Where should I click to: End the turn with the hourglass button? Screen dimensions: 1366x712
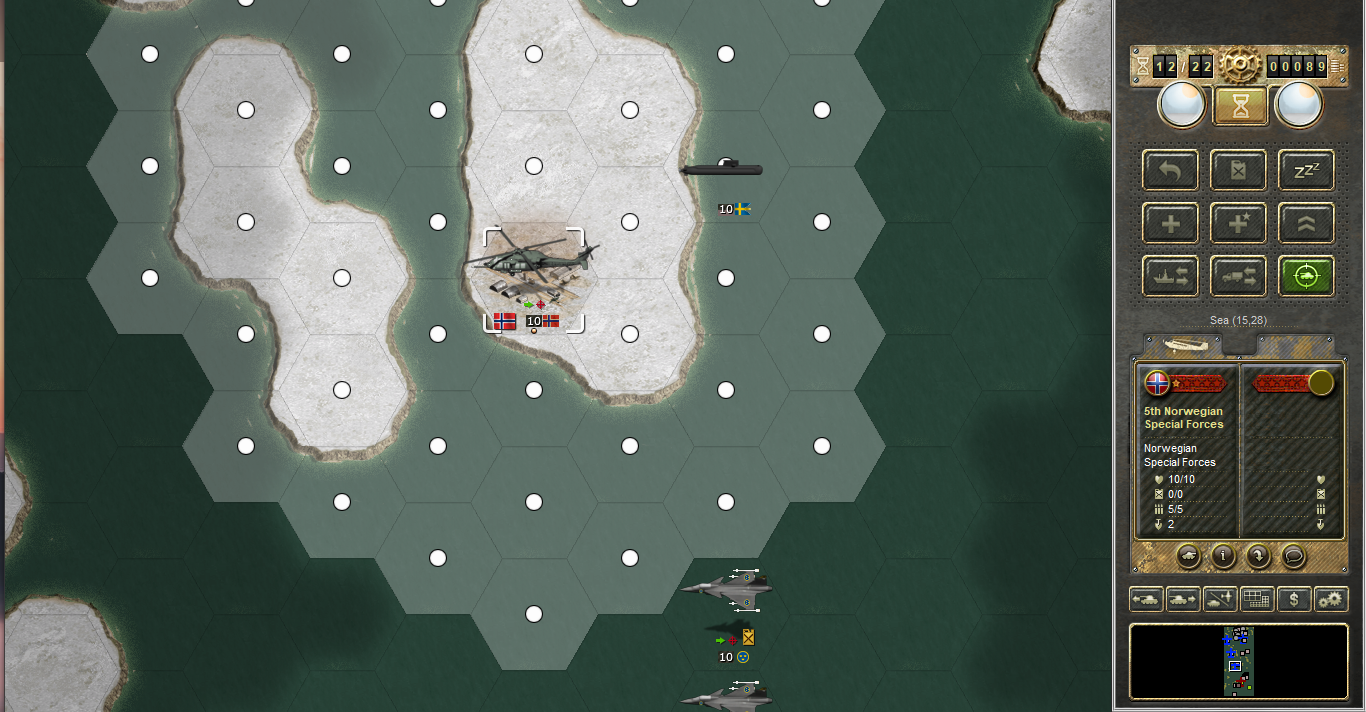1240,105
